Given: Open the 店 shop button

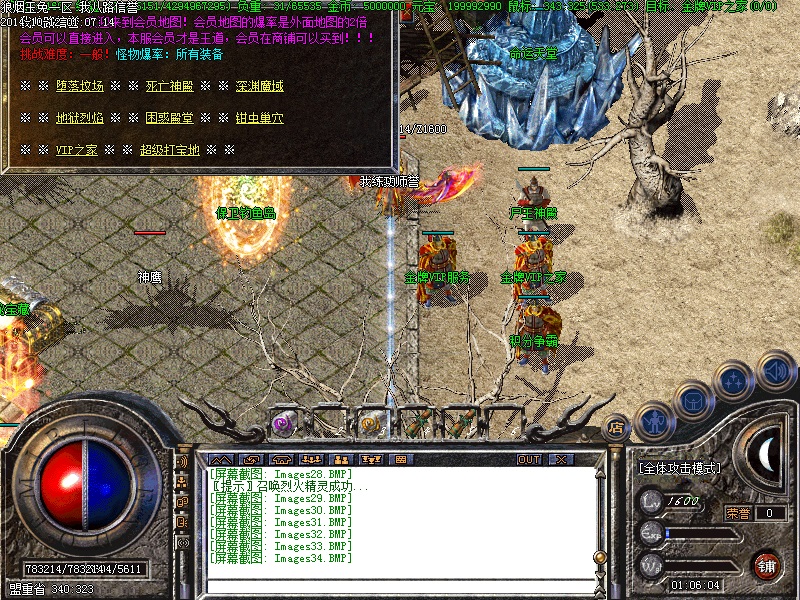Looking at the screenshot, I should tap(617, 426).
